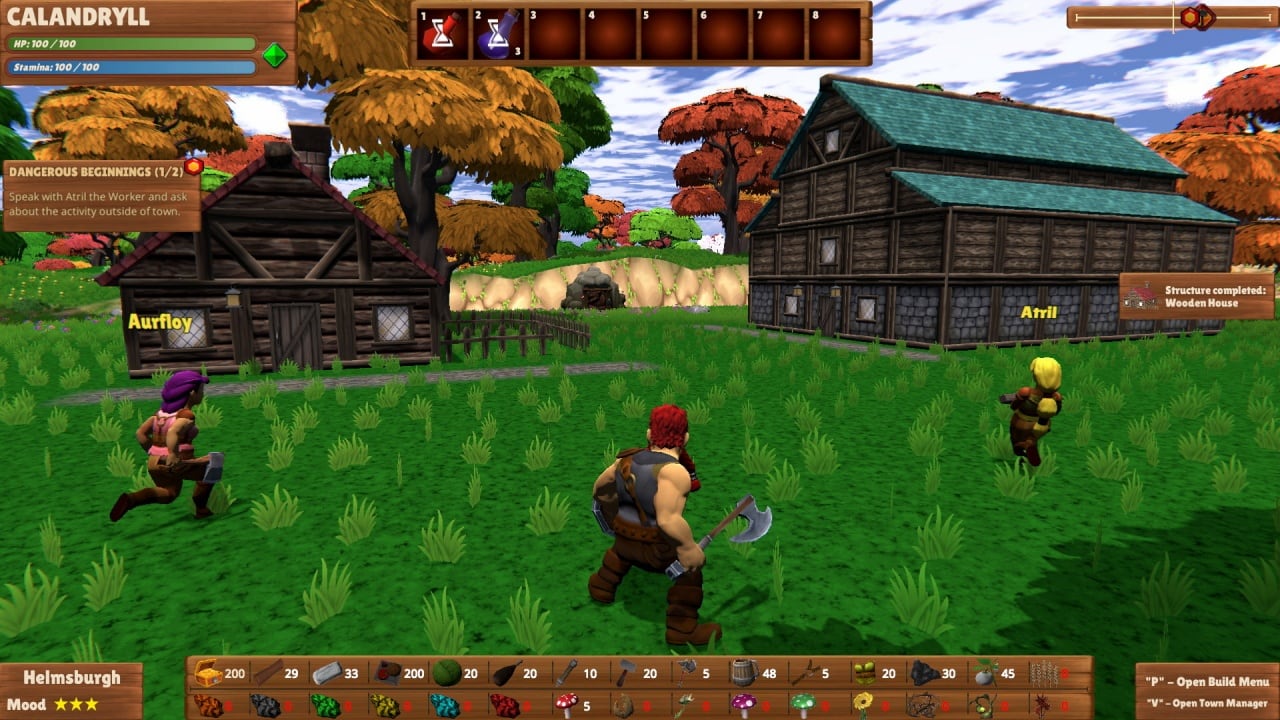
Task: Click the Helmsburgh town name panel
Action: [x=71, y=677]
